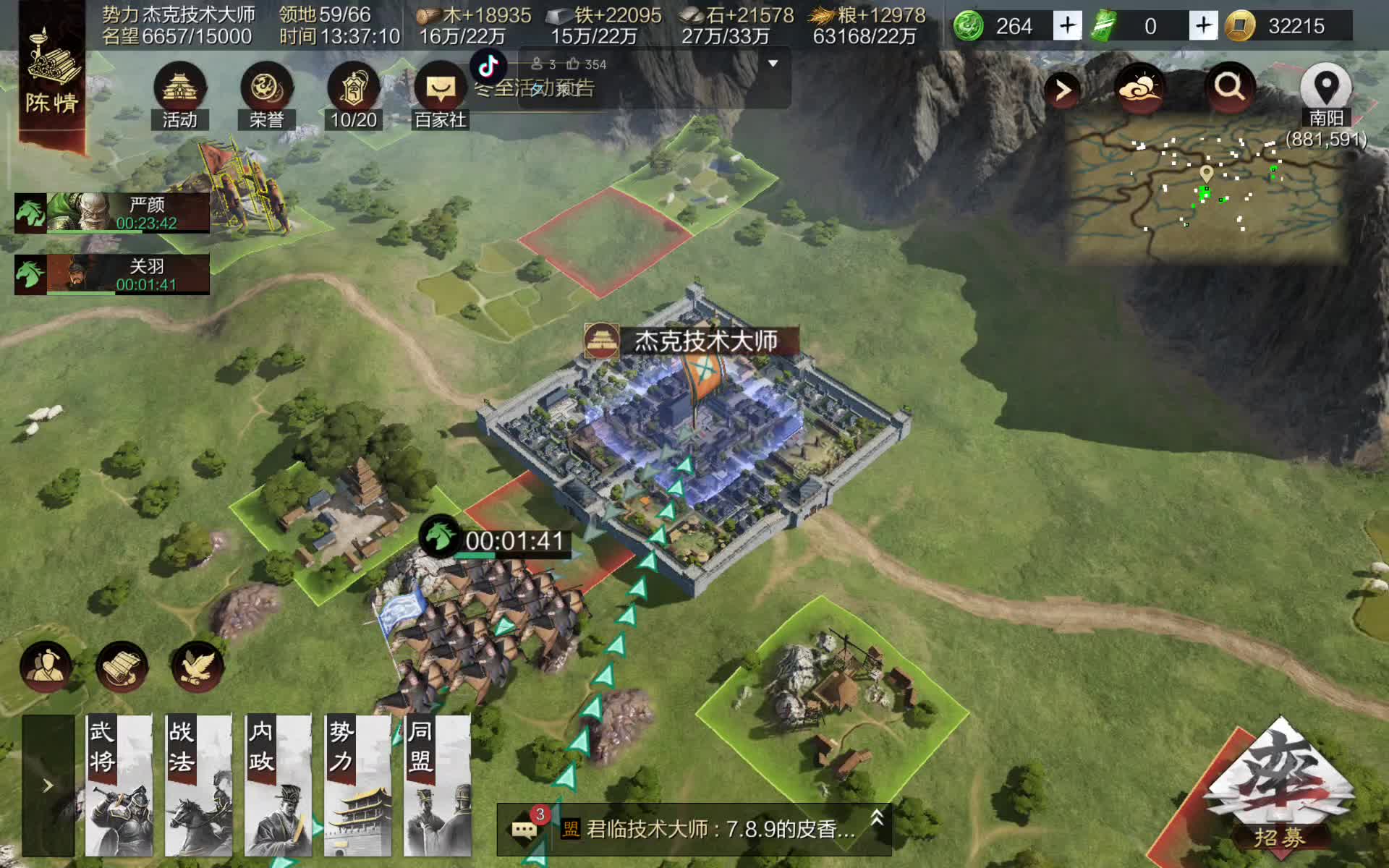Open the 百家社 icon
1389x868 pixels.
point(441,94)
